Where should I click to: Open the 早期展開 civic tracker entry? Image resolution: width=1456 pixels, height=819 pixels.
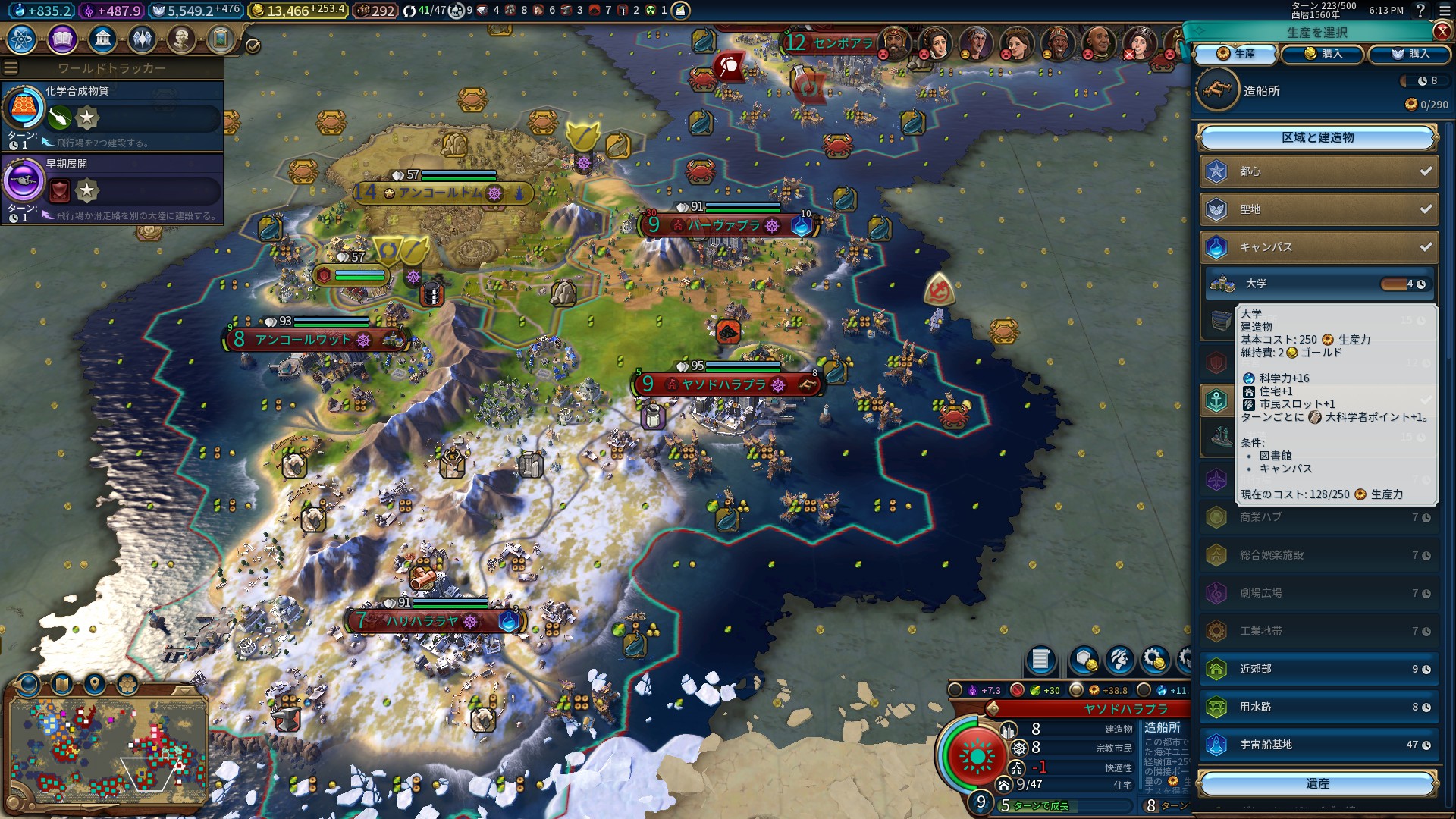tap(112, 188)
